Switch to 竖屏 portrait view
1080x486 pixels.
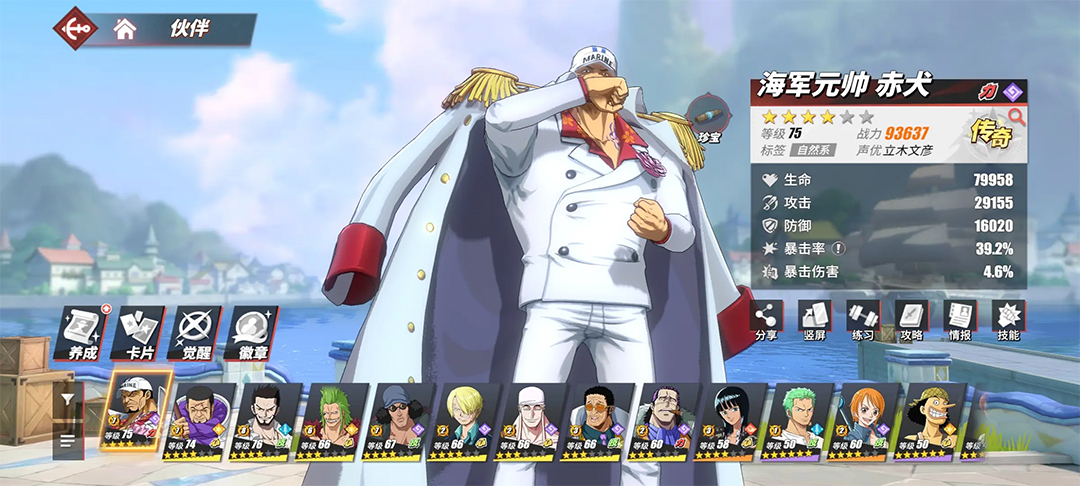pyautogui.click(x=814, y=320)
